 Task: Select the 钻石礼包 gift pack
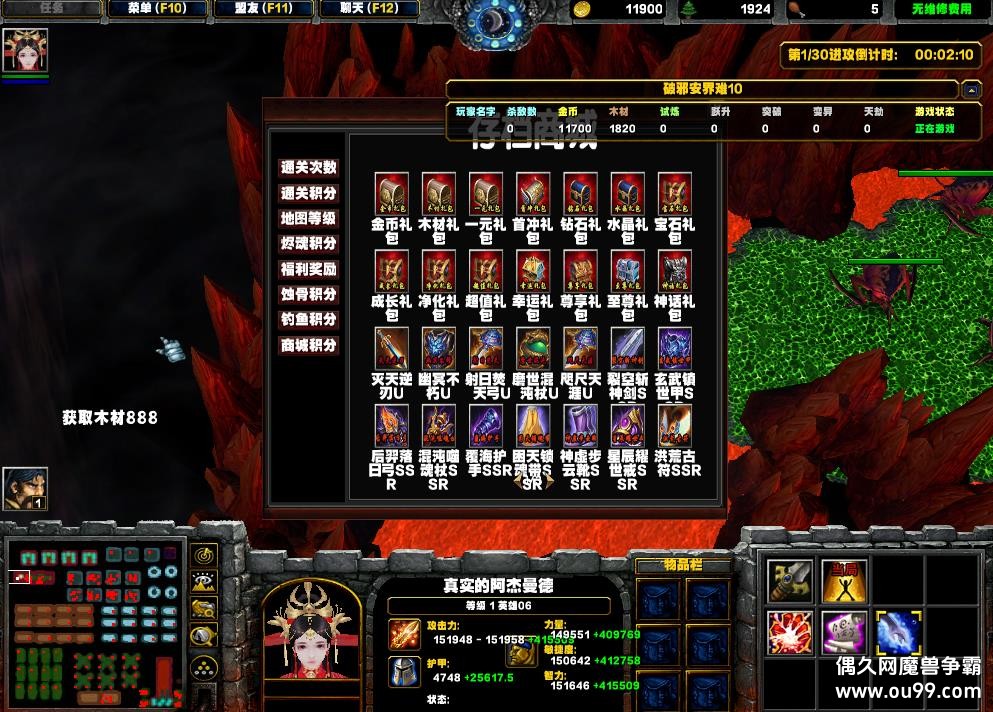[580, 194]
